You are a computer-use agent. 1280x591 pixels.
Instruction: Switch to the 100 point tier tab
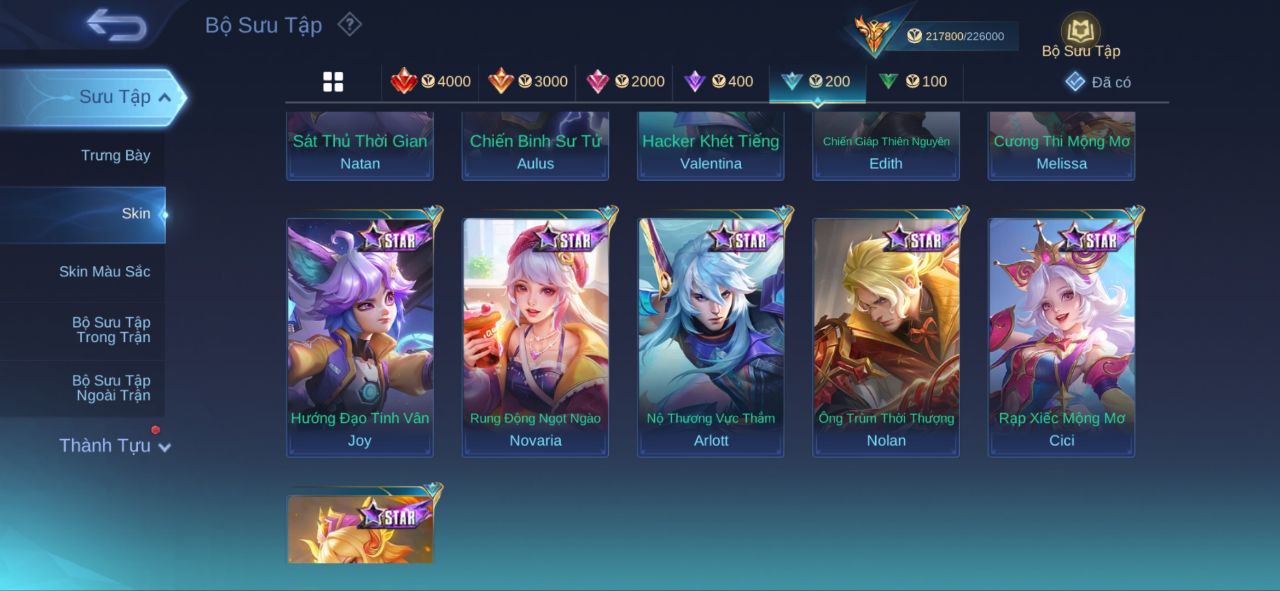(x=913, y=82)
